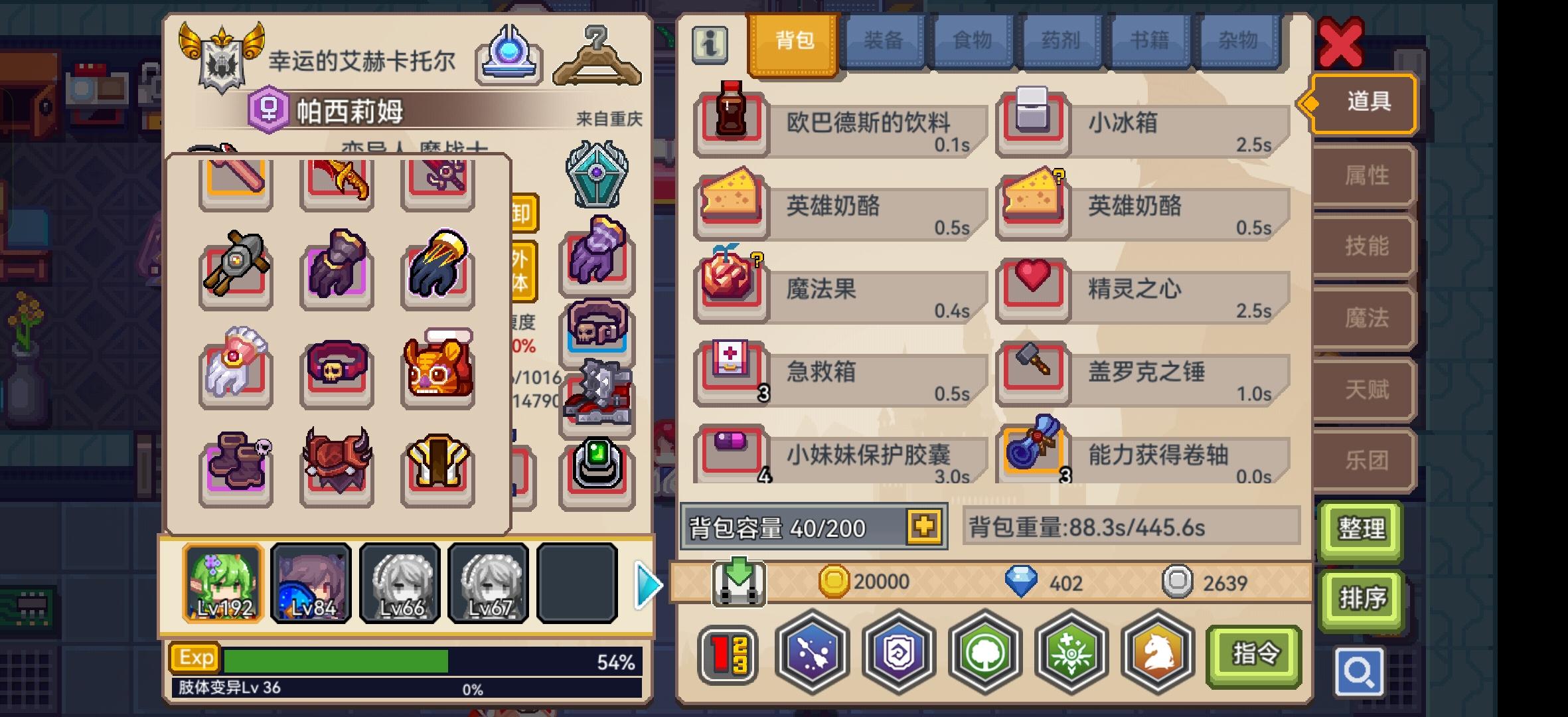
Task: Select the Lv84 character portrait
Action: [311, 583]
